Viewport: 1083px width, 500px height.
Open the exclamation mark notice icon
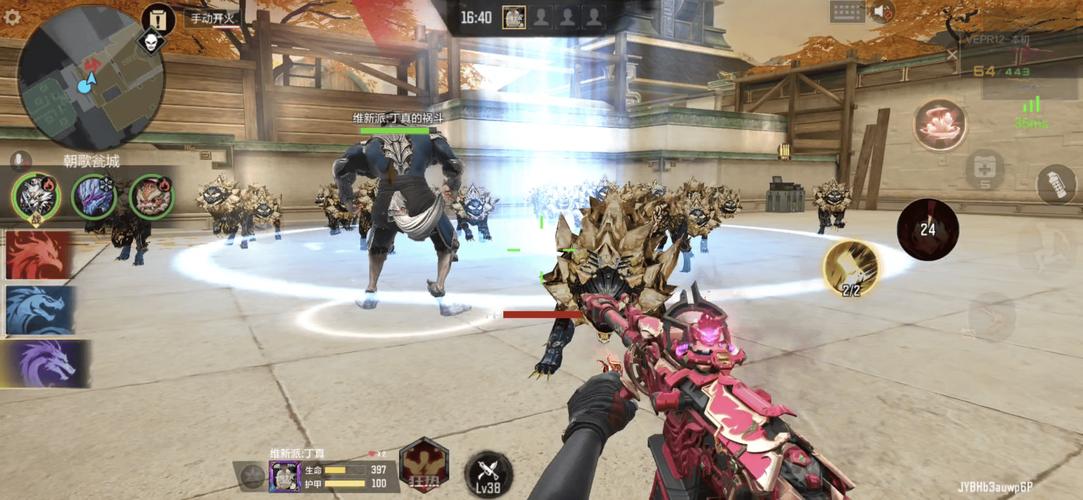point(157,17)
